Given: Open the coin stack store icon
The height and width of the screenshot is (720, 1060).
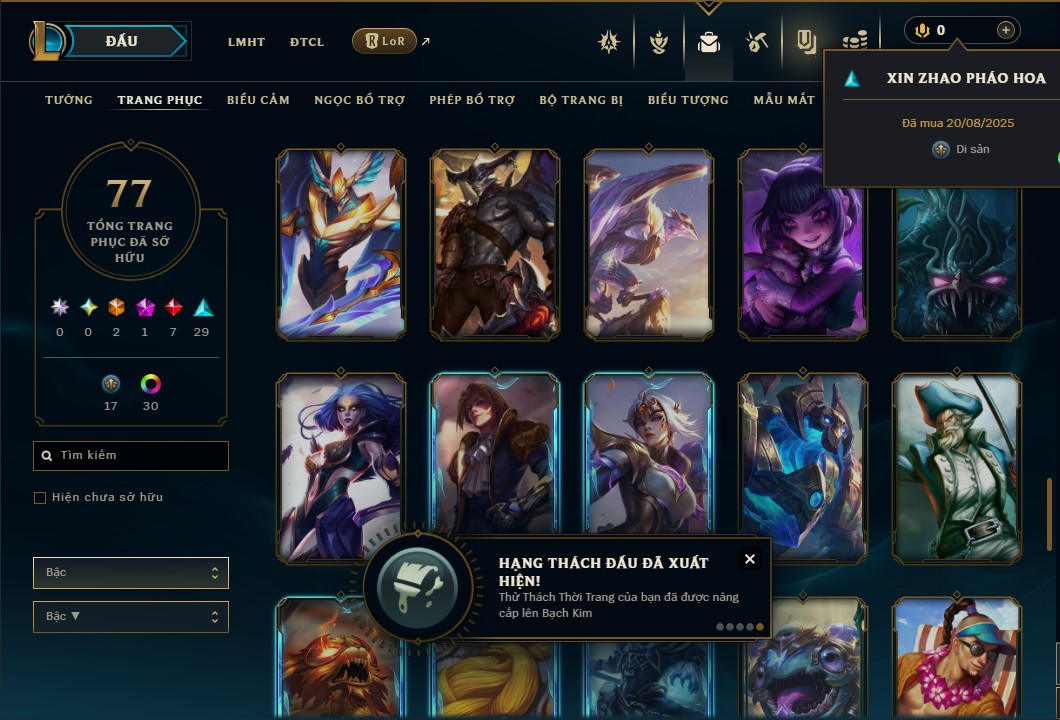Looking at the screenshot, I should click(854, 42).
